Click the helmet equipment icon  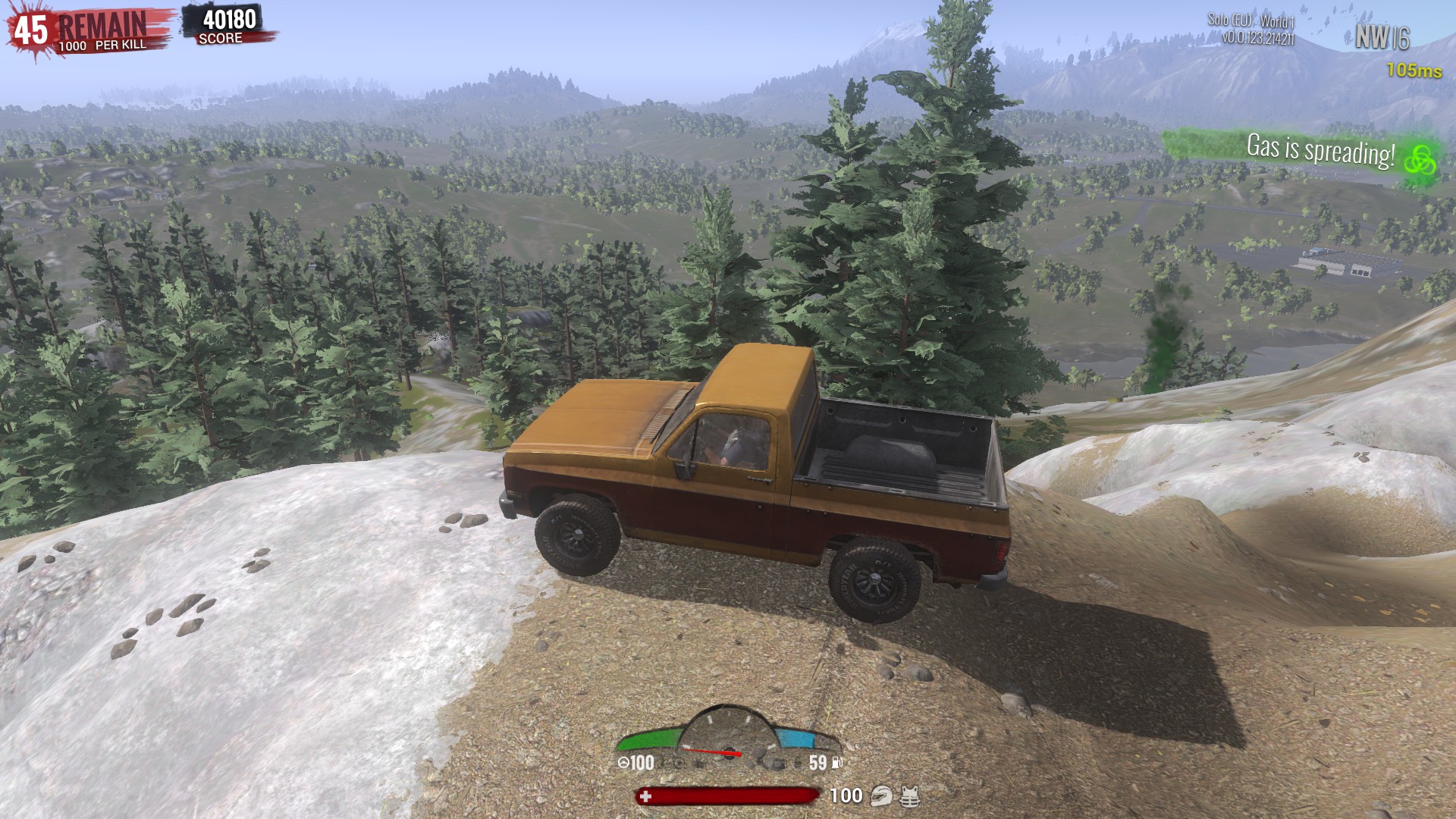coord(881,795)
